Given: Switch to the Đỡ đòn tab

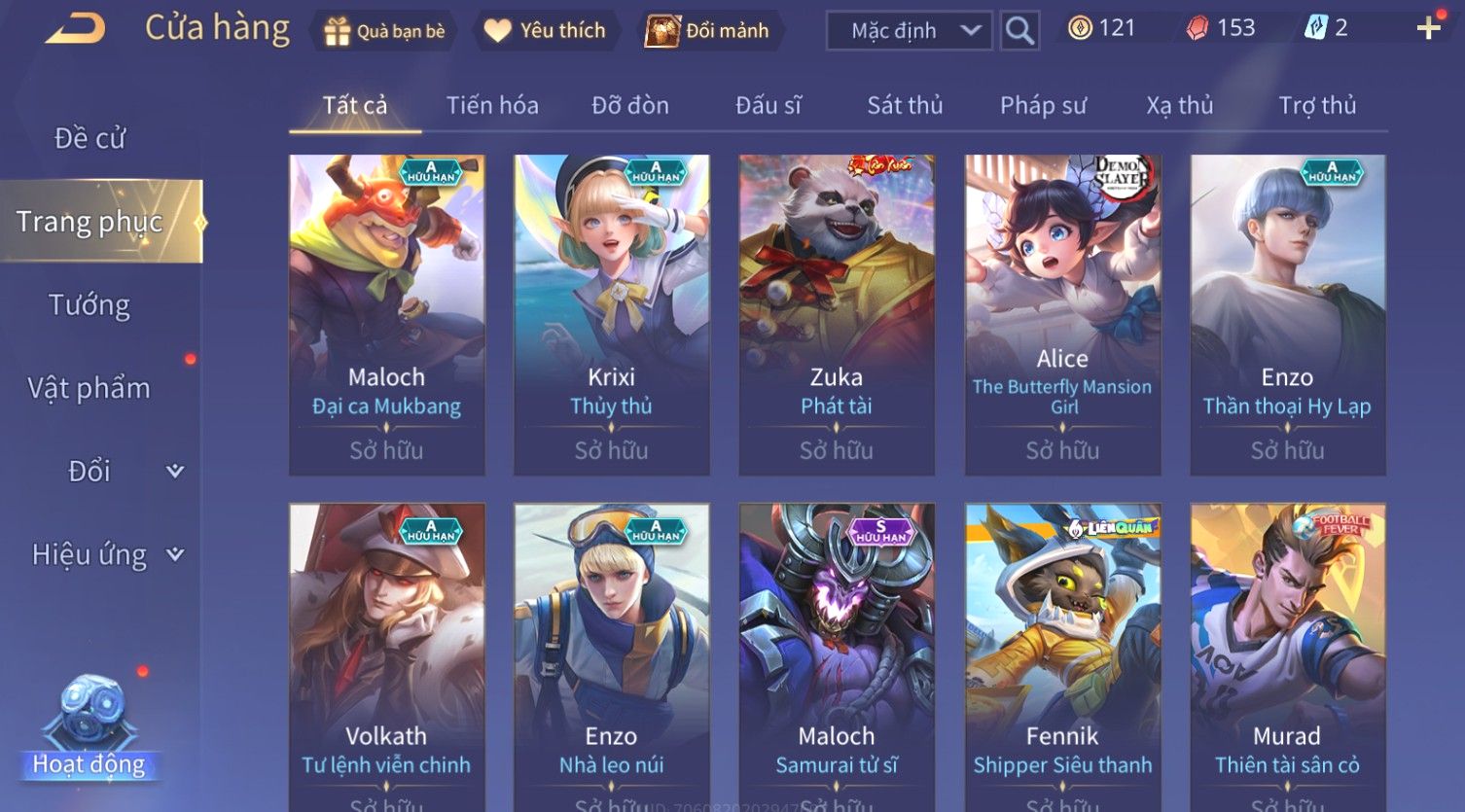Looking at the screenshot, I should pos(630,105).
